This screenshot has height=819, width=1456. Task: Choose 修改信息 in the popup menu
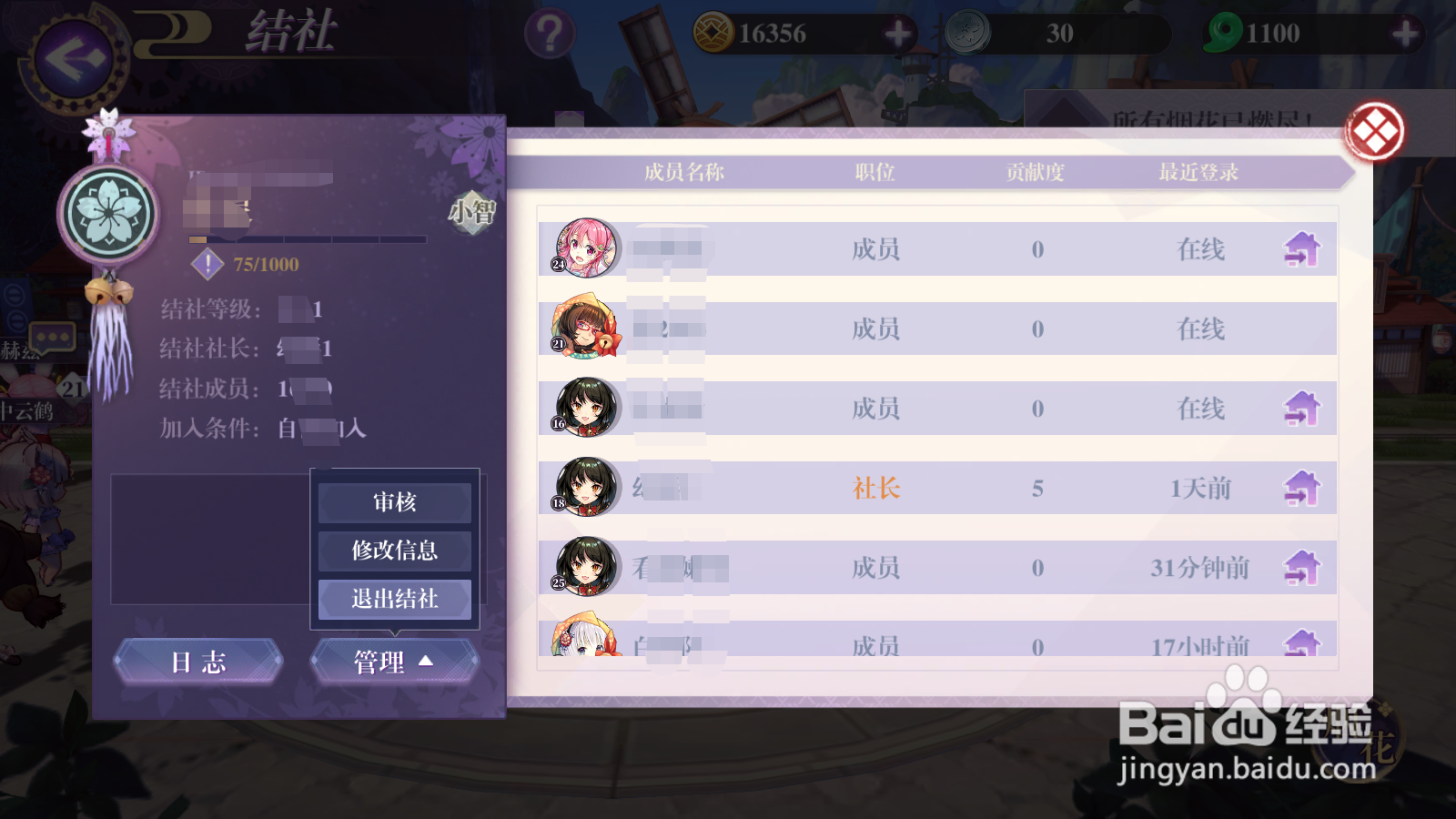coord(394,551)
